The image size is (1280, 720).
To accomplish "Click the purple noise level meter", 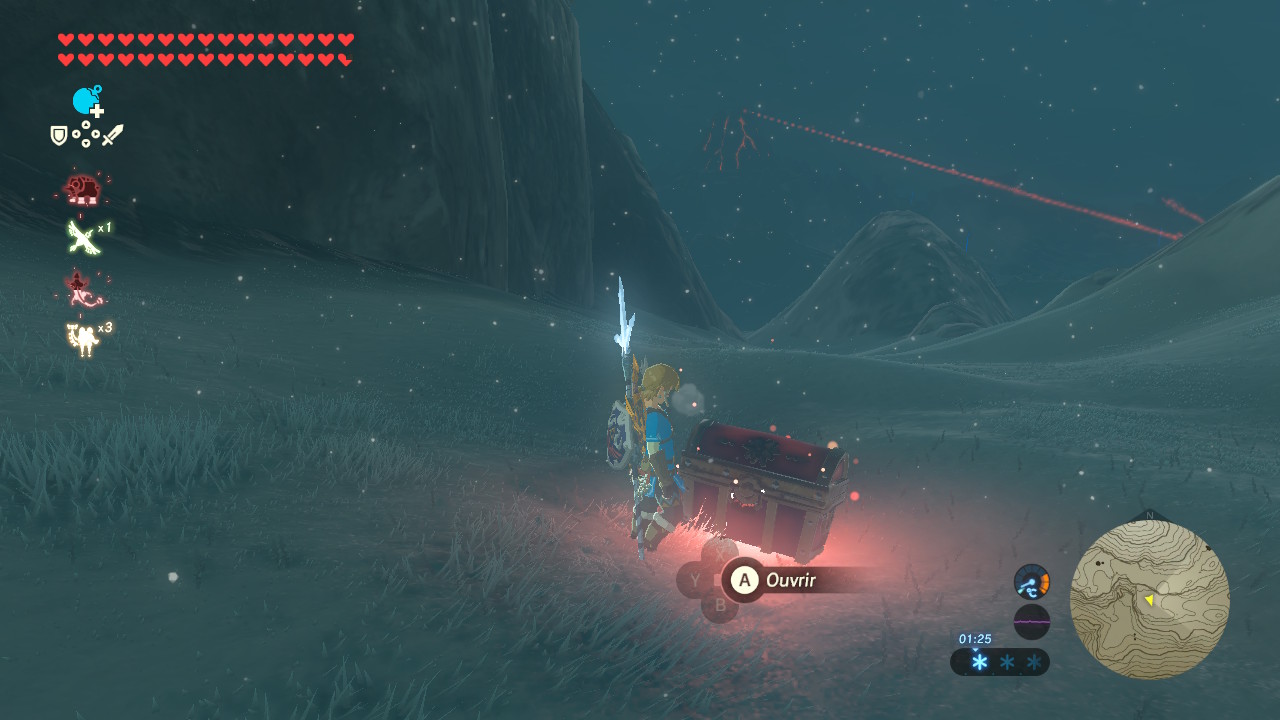I will [x=1031, y=622].
